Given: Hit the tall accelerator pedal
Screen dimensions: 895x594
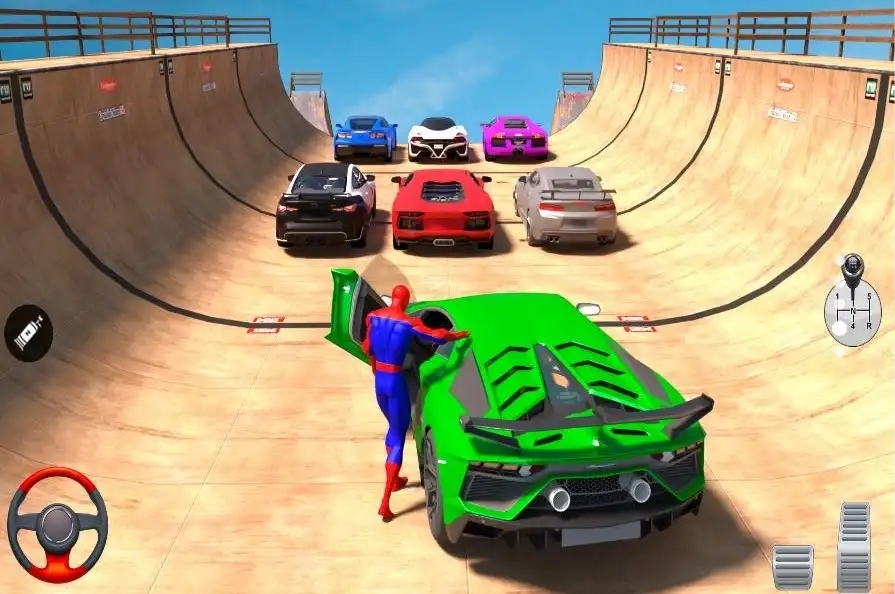Looking at the screenshot, I should click(x=854, y=545).
